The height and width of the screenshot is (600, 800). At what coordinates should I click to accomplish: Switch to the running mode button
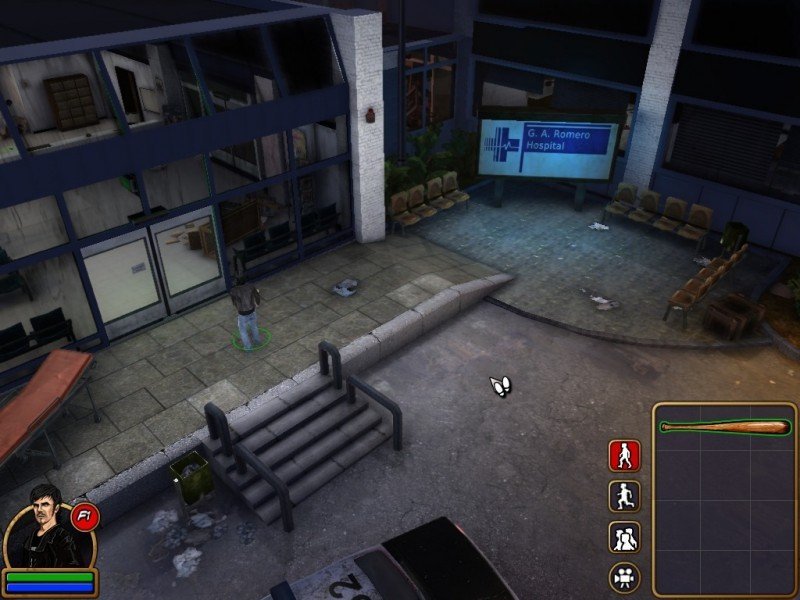point(625,497)
